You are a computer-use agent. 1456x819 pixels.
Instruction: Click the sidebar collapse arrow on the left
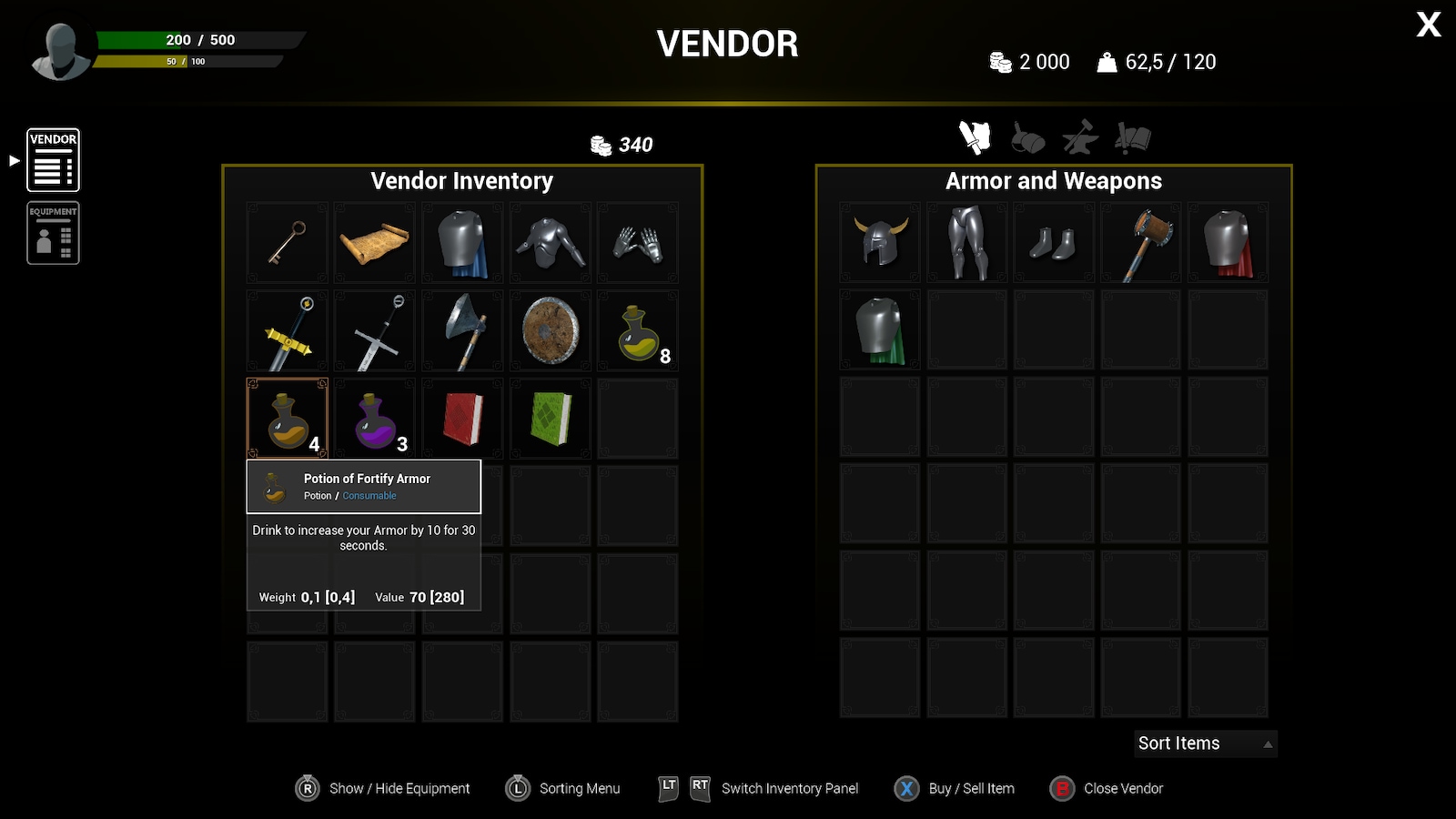[x=13, y=160]
